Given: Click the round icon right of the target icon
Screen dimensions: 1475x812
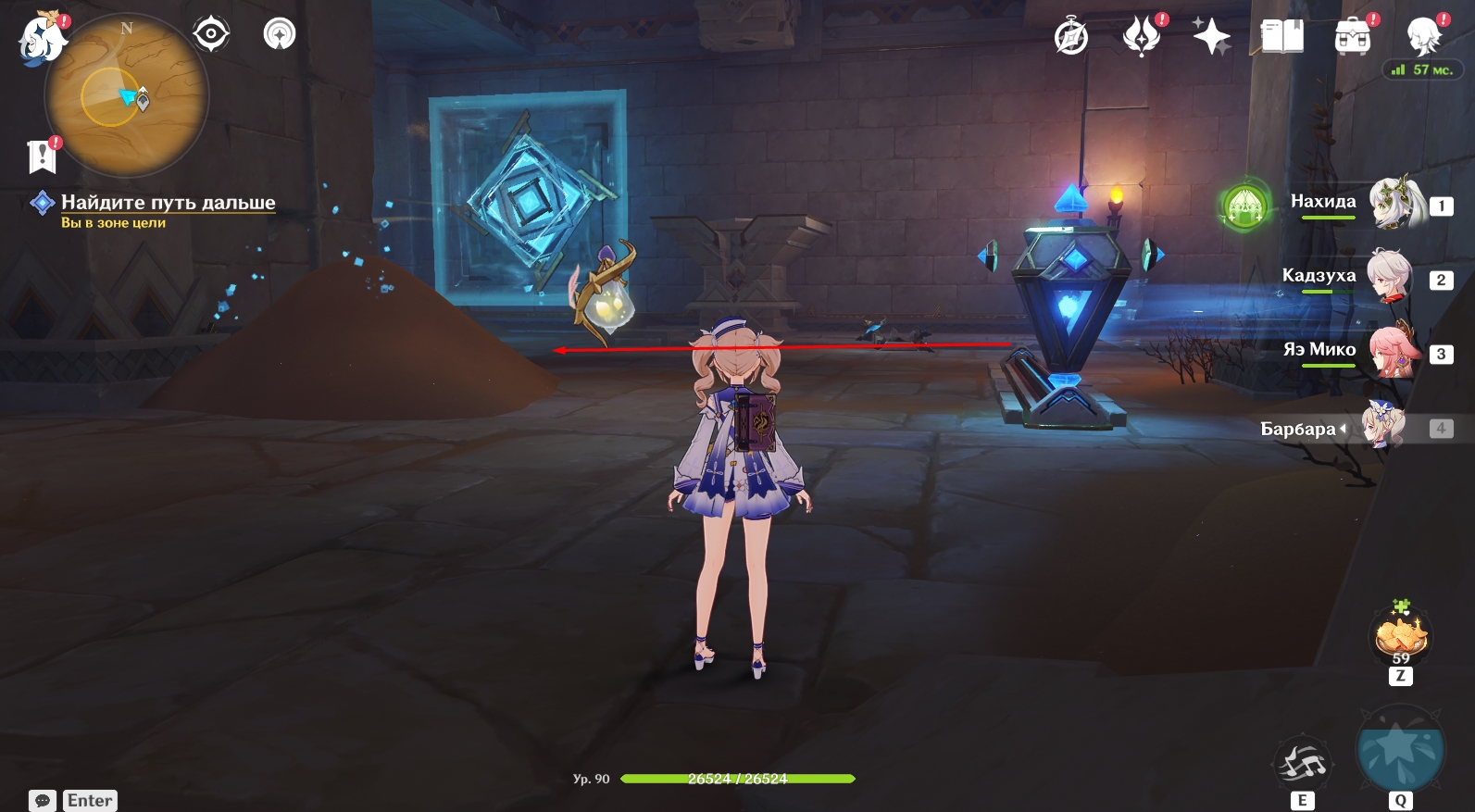Looking at the screenshot, I should 279,34.
